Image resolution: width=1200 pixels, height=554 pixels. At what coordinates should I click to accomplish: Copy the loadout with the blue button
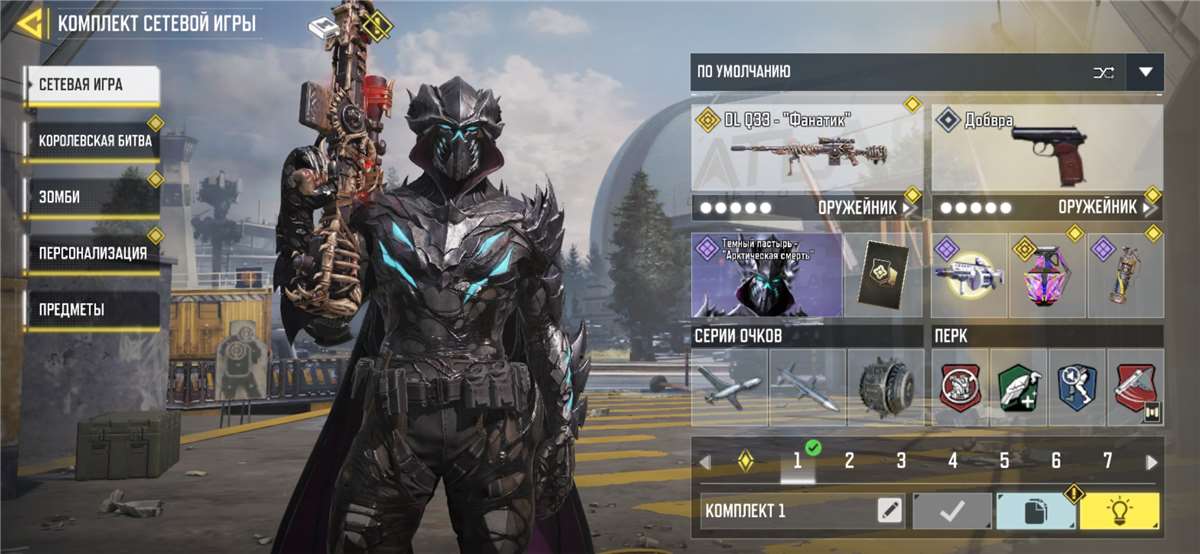[1036, 511]
